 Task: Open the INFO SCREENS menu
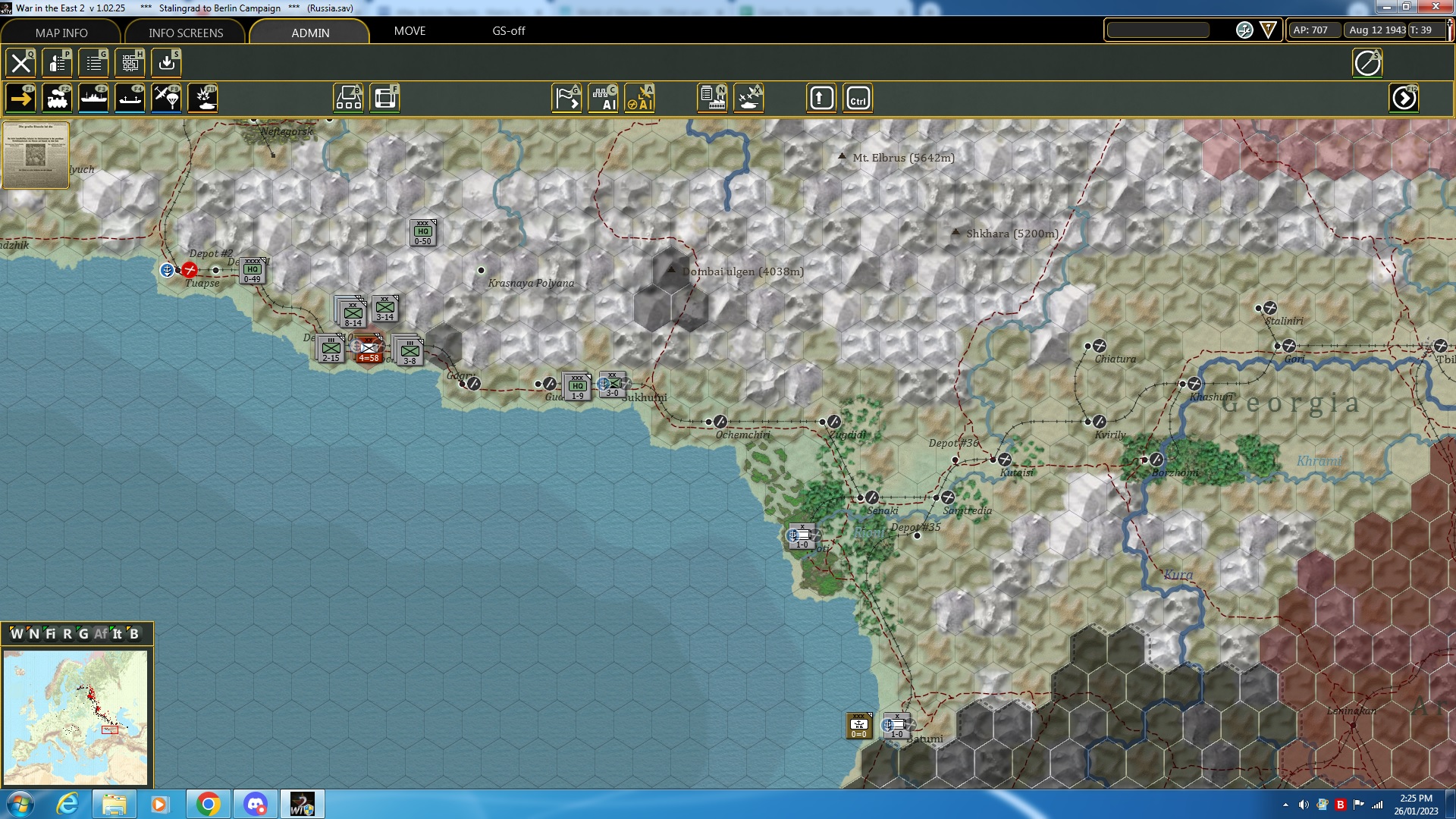(185, 33)
